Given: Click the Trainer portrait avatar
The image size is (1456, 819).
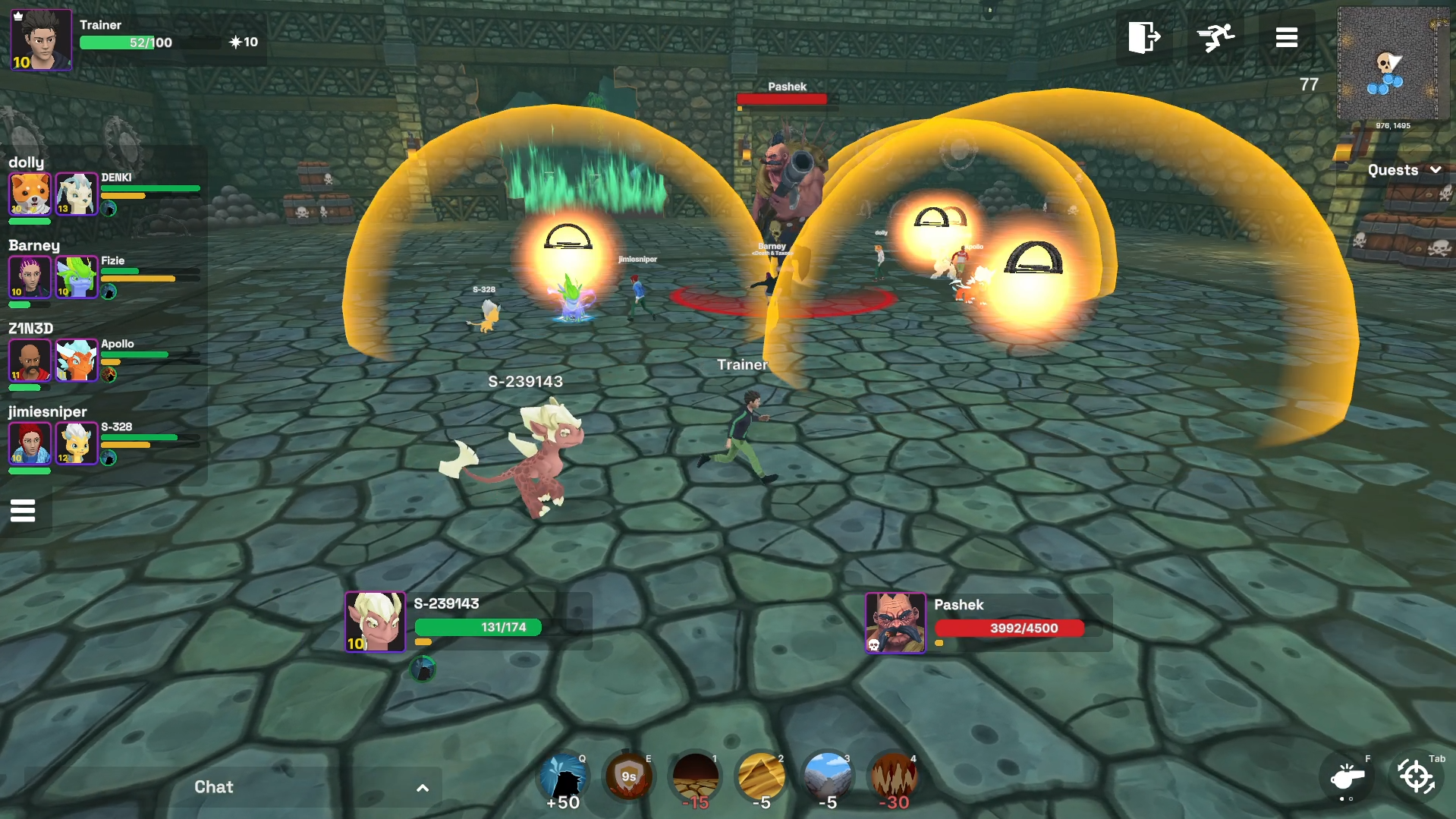Looking at the screenshot, I should (41, 39).
